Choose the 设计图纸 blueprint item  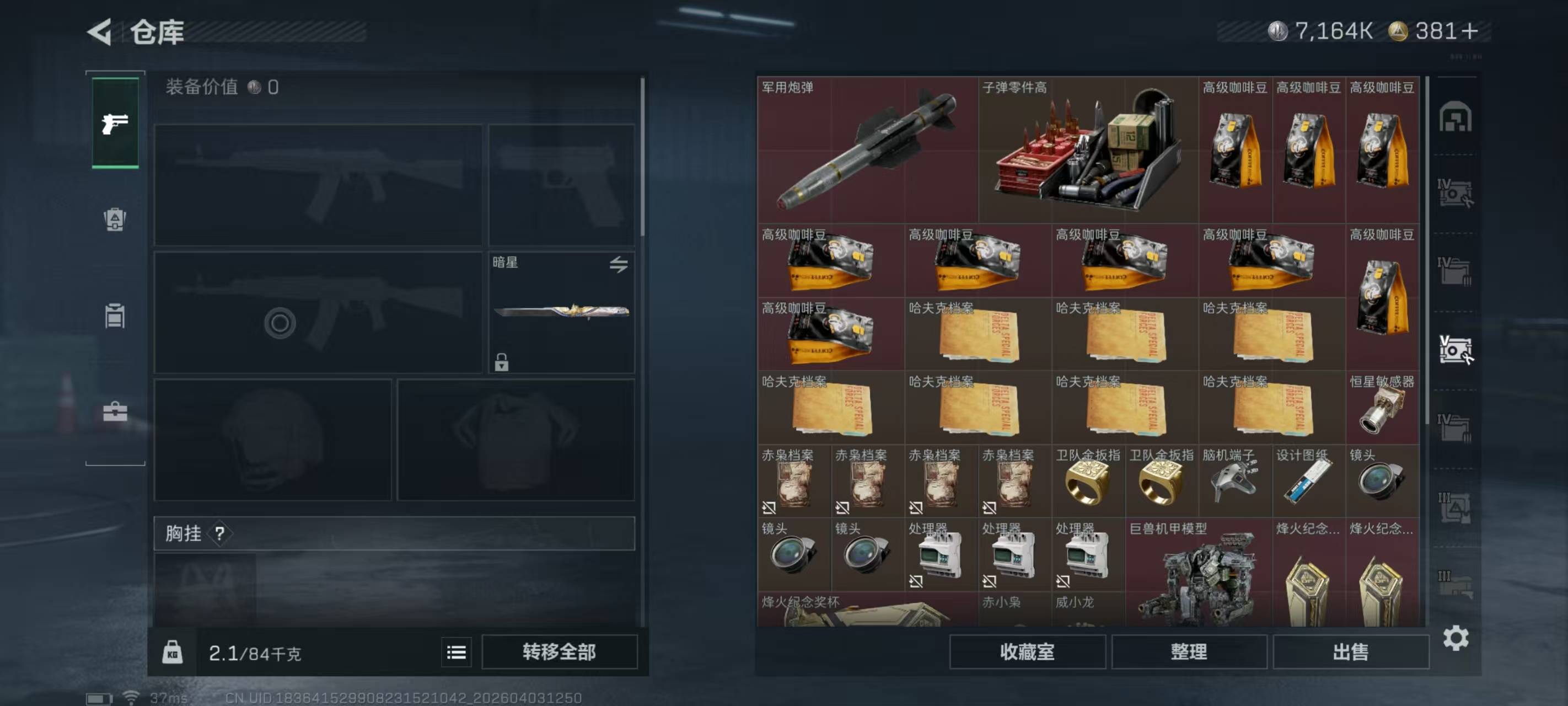(x=1308, y=481)
